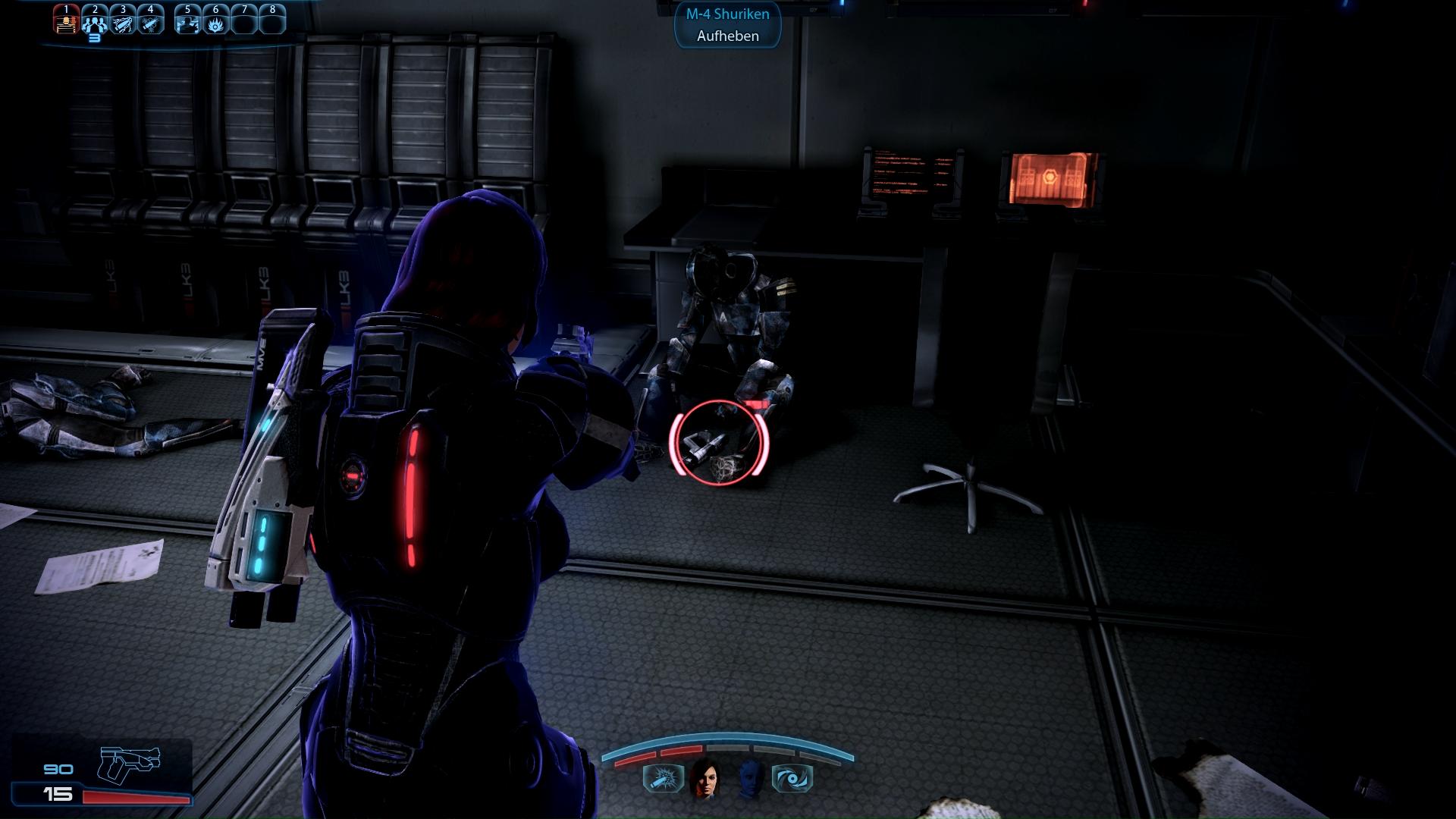Image resolution: width=1456 pixels, height=819 pixels.
Task: Use the lightning ammo power in slot 3
Action: tap(123, 21)
